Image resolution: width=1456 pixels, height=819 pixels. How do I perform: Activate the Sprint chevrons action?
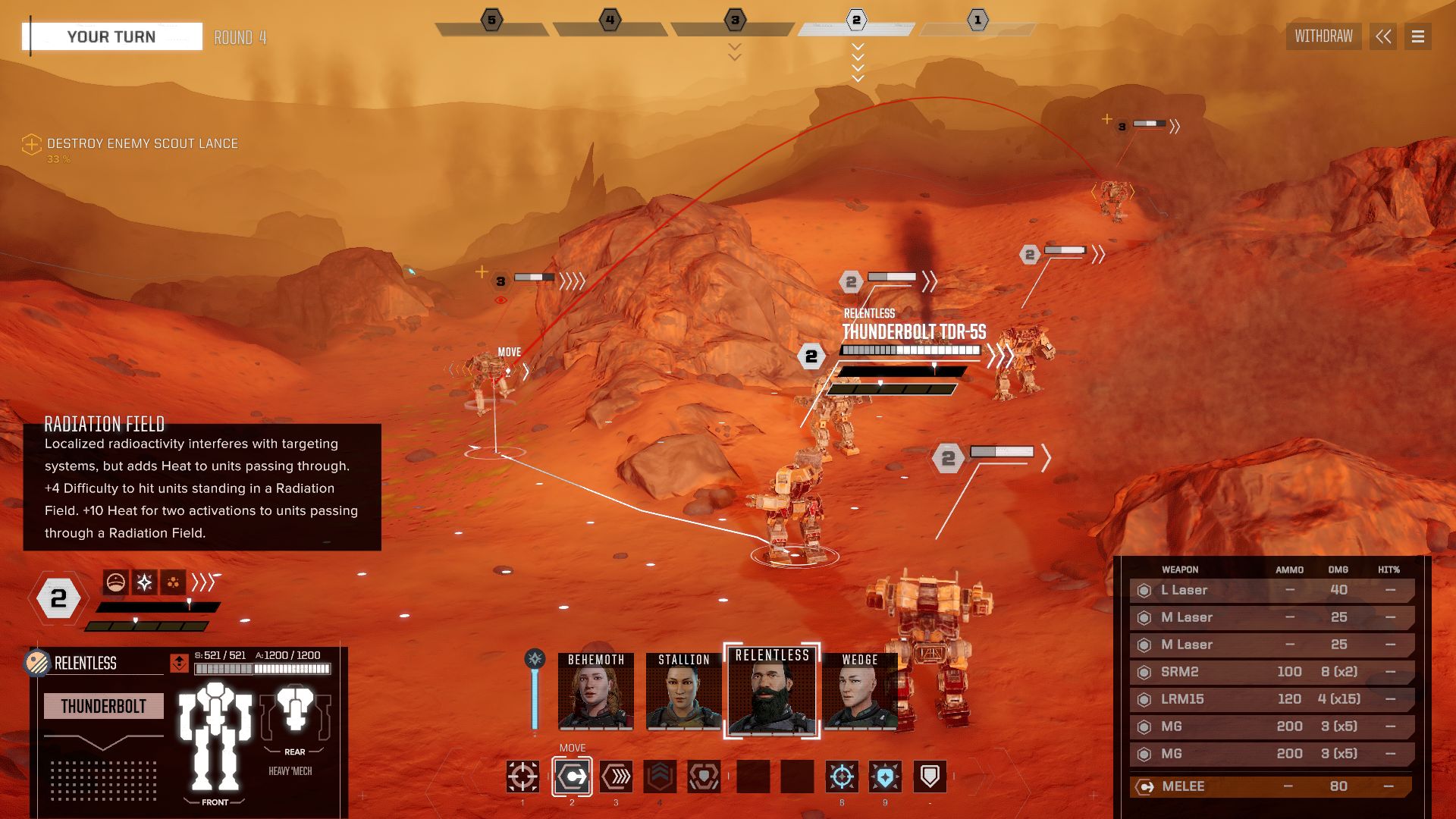(x=616, y=777)
